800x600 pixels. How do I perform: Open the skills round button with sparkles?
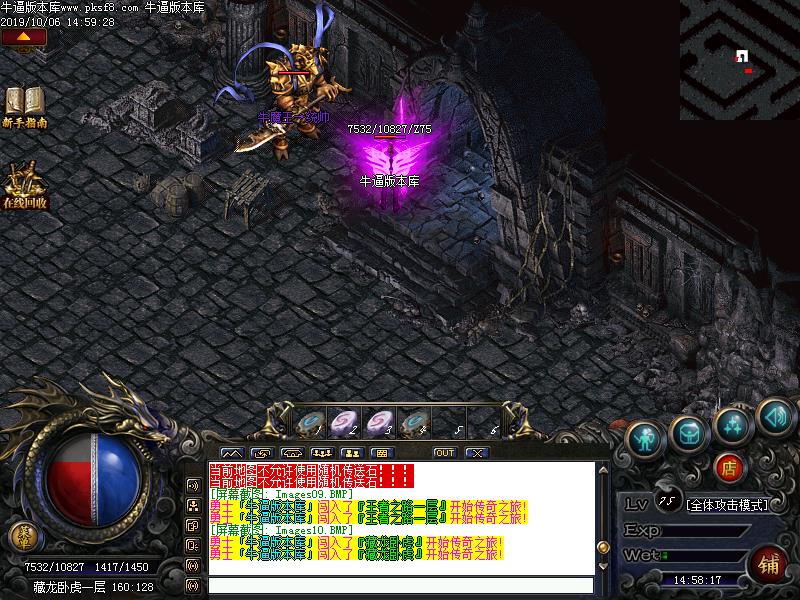pyautogui.click(x=733, y=424)
